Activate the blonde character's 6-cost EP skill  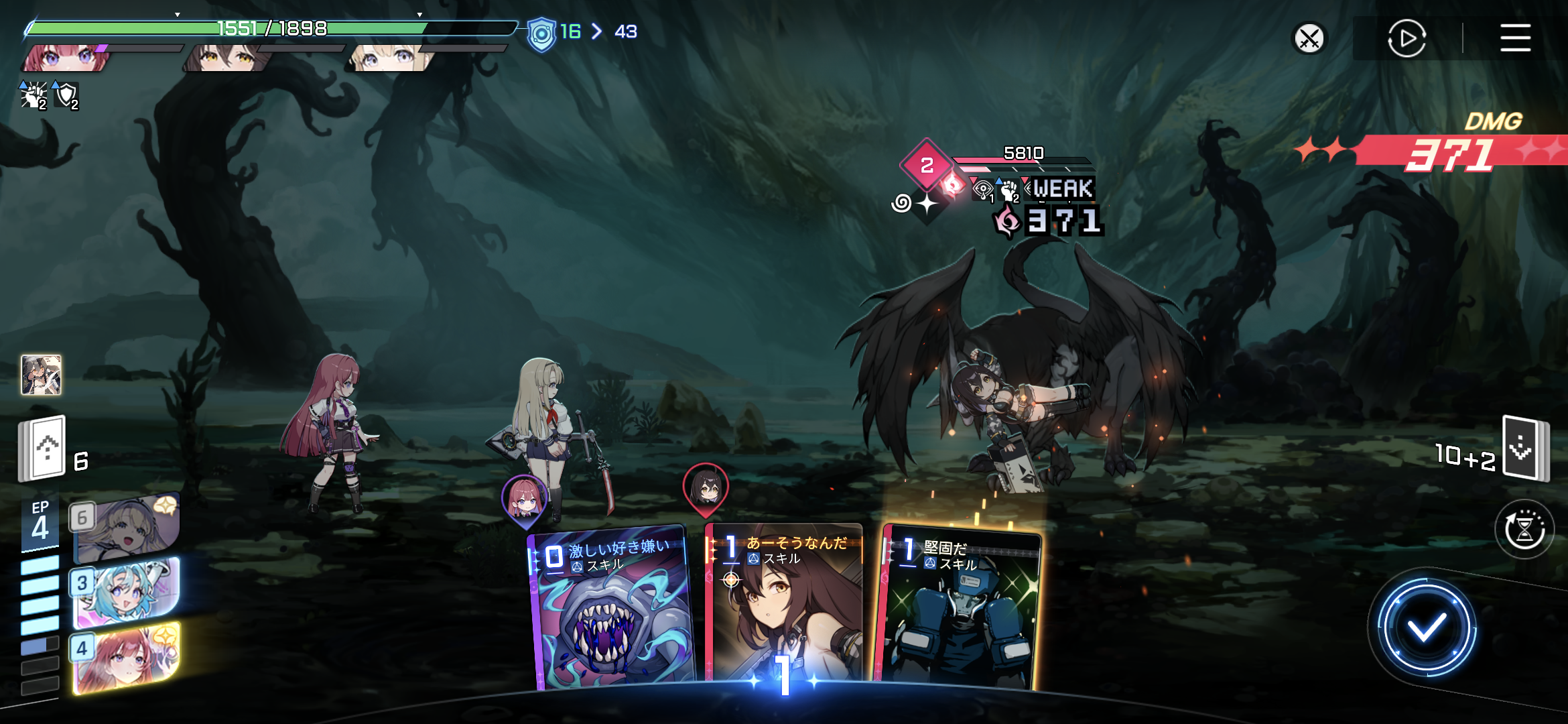[126, 528]
